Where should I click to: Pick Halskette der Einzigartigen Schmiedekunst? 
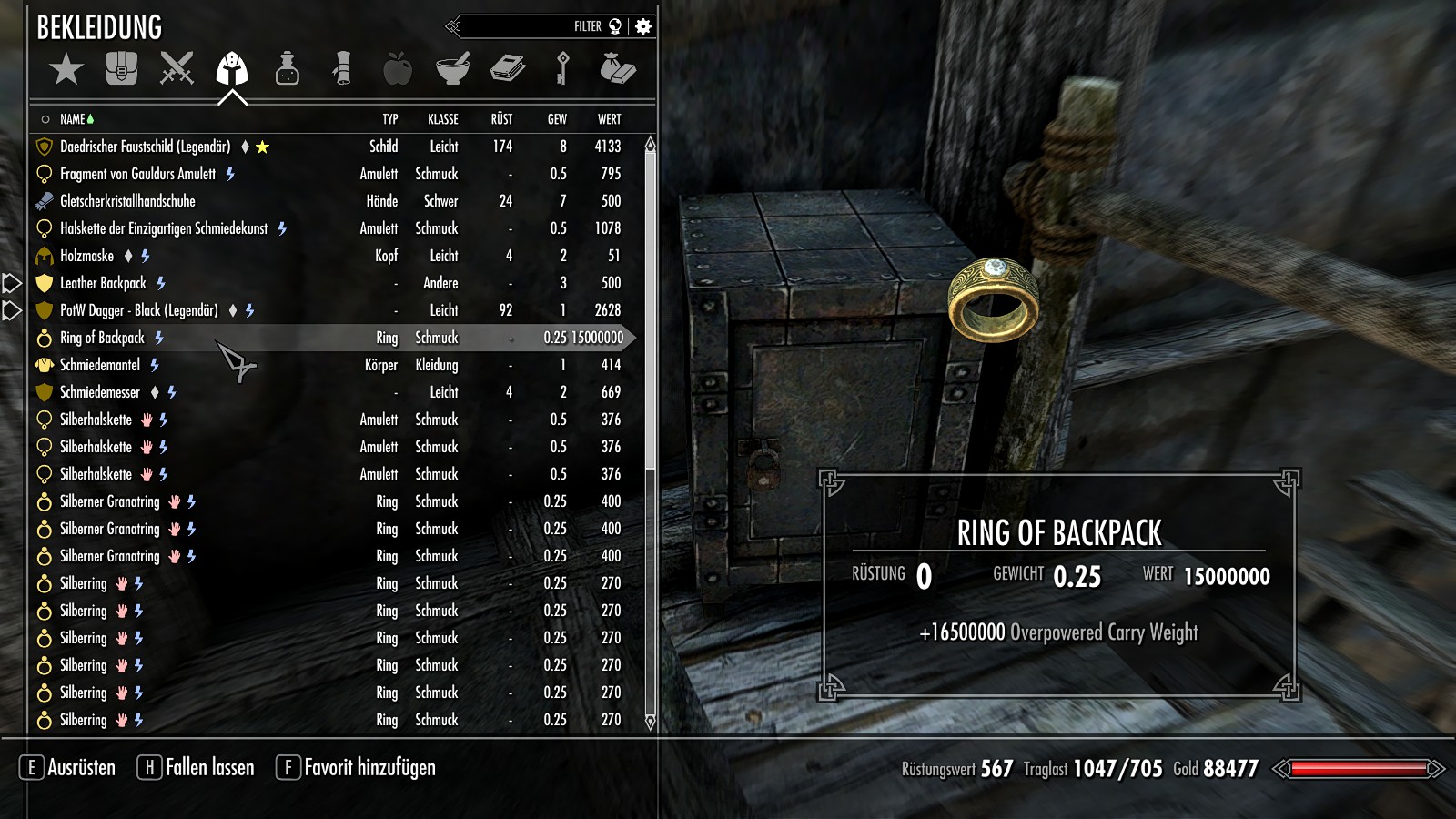(x=164, y=228)
